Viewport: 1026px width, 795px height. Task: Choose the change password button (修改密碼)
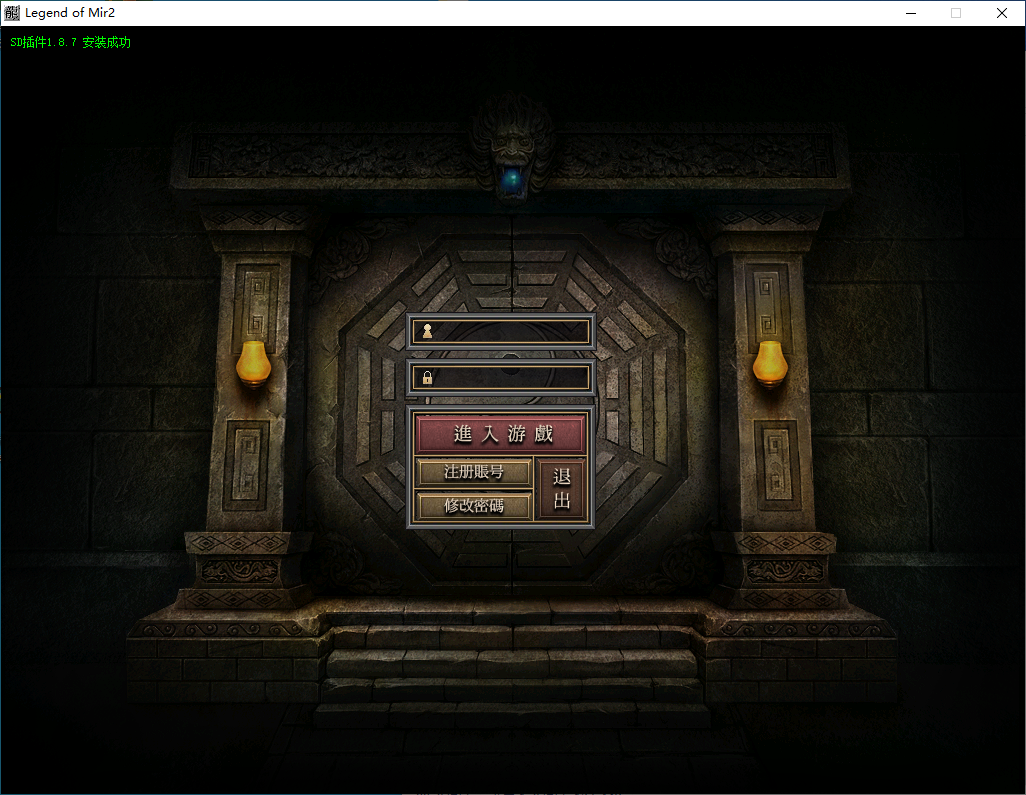coord(473,505)
